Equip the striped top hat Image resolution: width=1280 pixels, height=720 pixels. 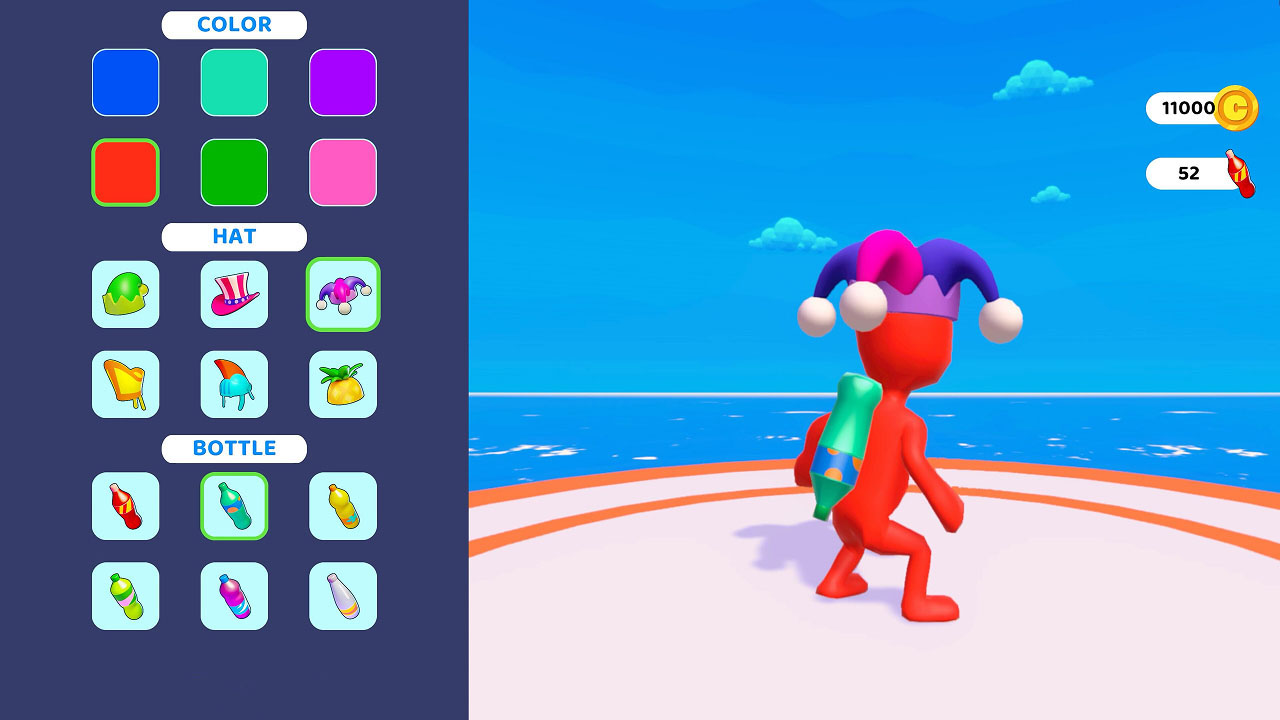pos(234,295)
